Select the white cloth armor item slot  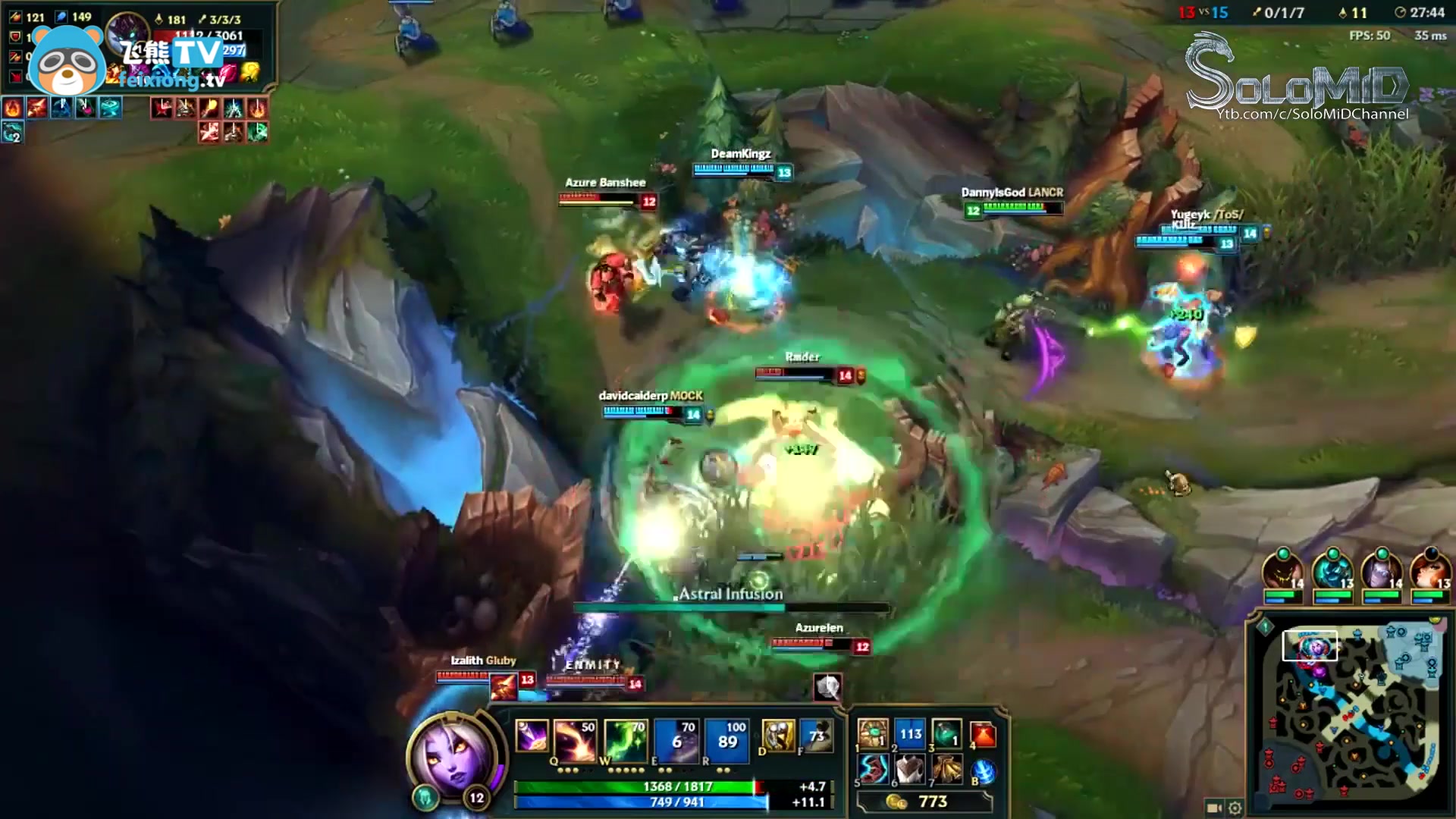click(x=910, y=770)
